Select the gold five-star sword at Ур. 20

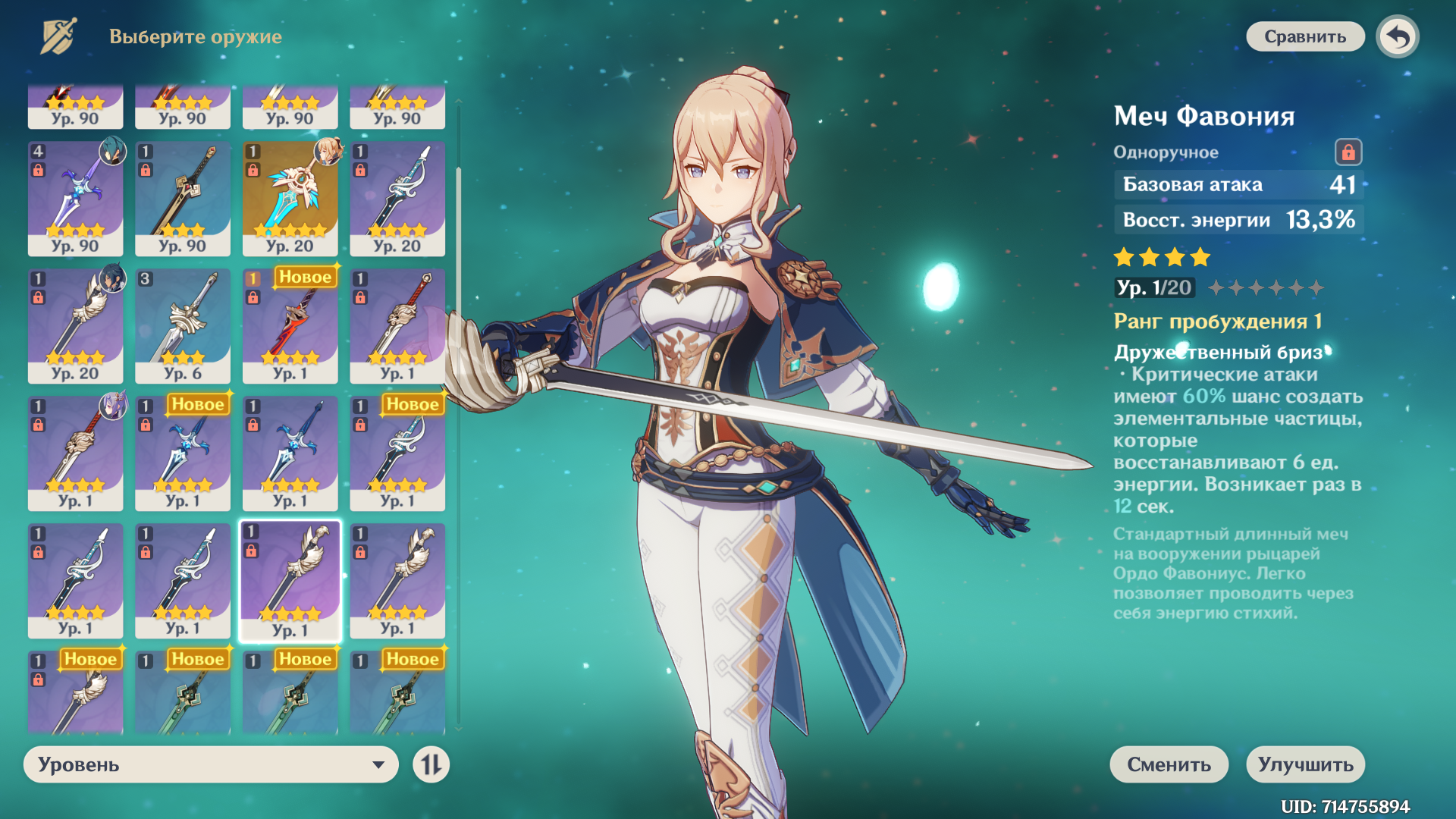coord(290,199)
